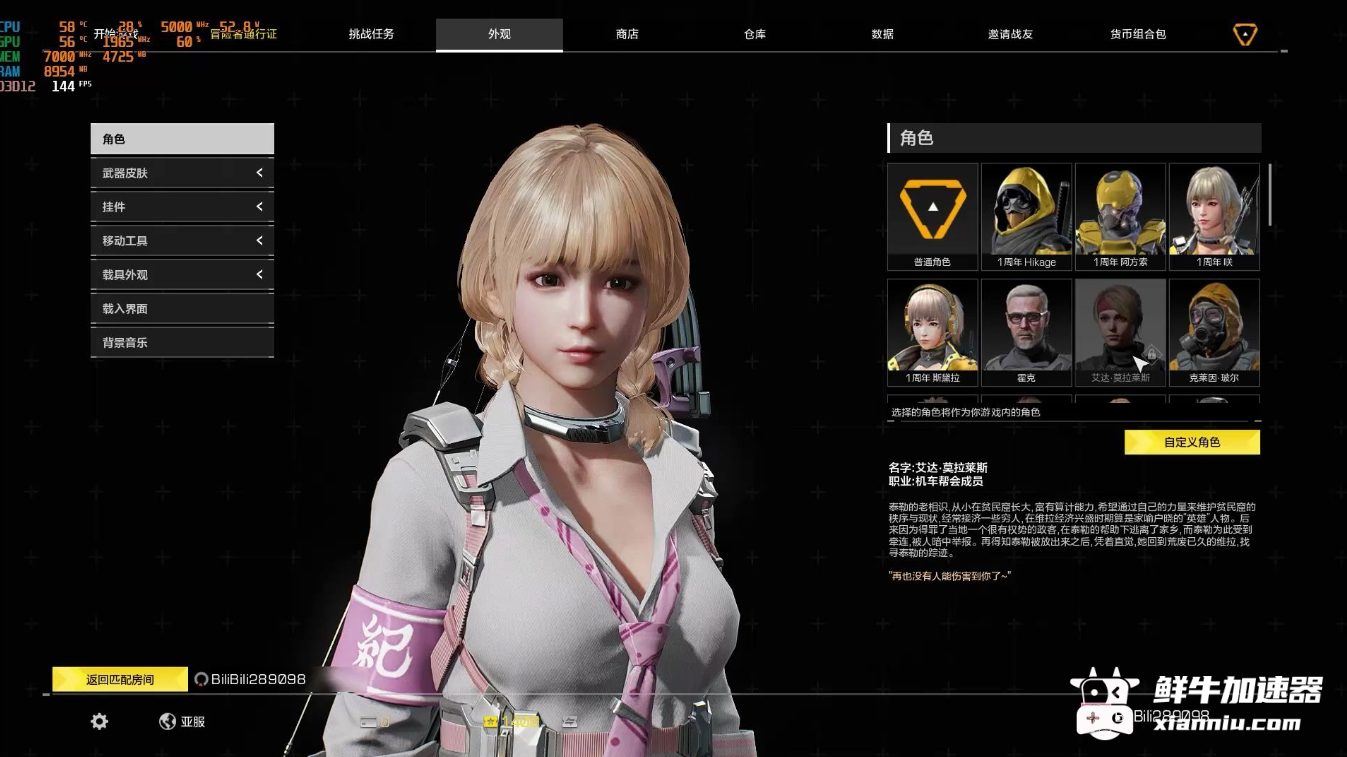Expand the 移动工具 category

click(x=182, y=241)
